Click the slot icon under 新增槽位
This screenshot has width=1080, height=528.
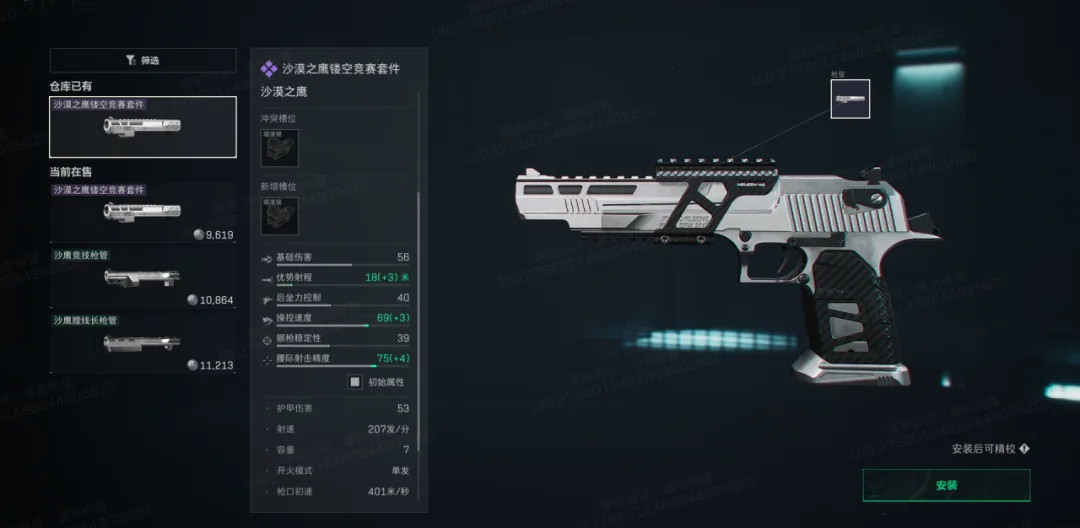[279, 216]
